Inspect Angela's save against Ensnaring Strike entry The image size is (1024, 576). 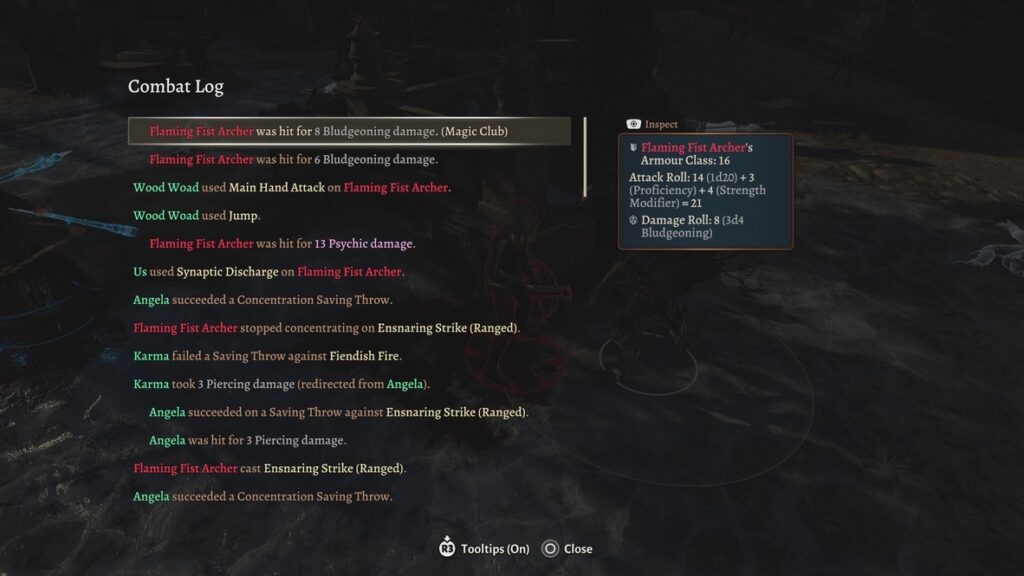[x=338, y=412]
